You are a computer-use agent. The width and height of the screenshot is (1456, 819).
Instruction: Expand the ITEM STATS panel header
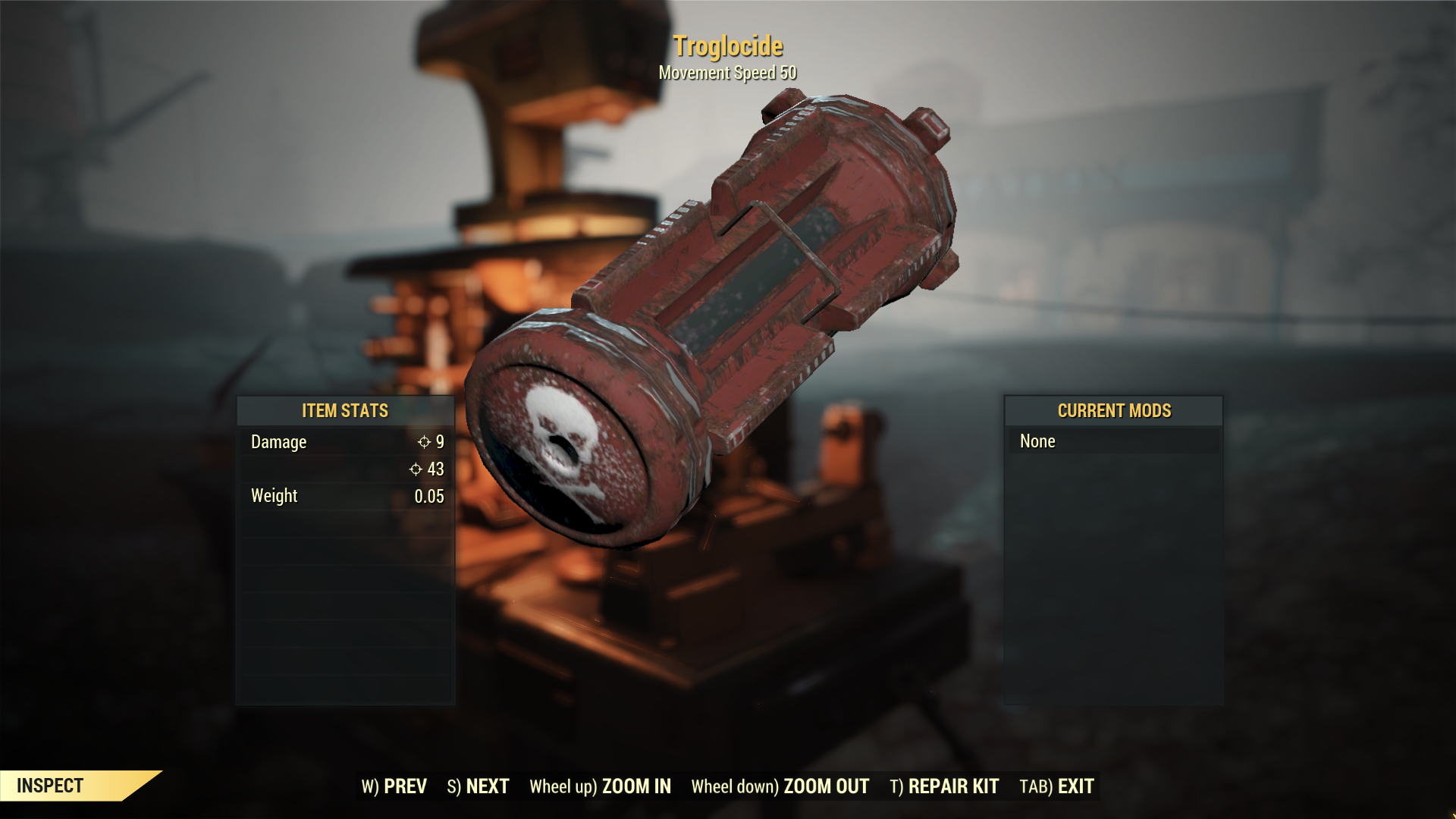pos(345,411)
